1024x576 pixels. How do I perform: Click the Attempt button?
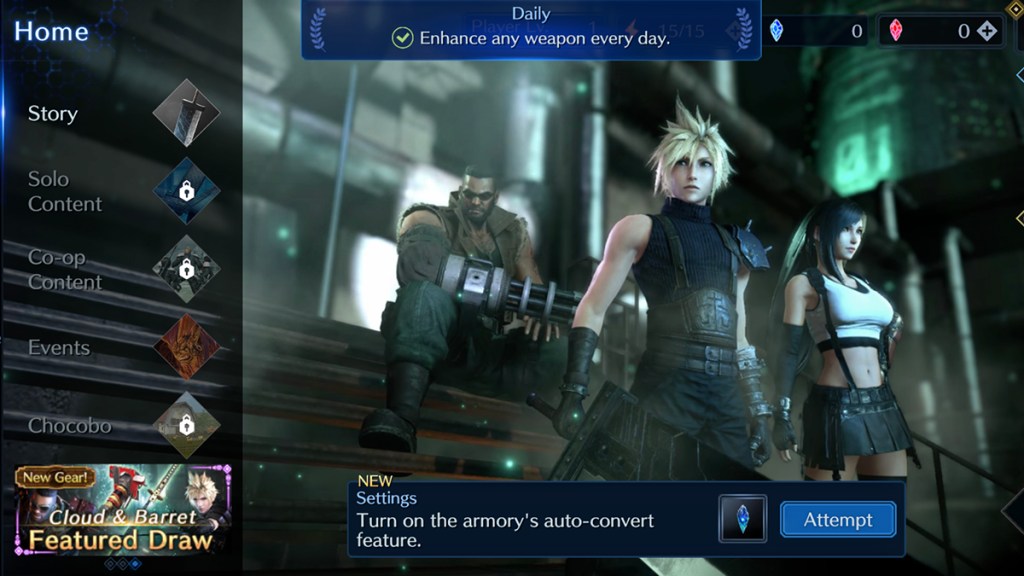tap(837, 520)
